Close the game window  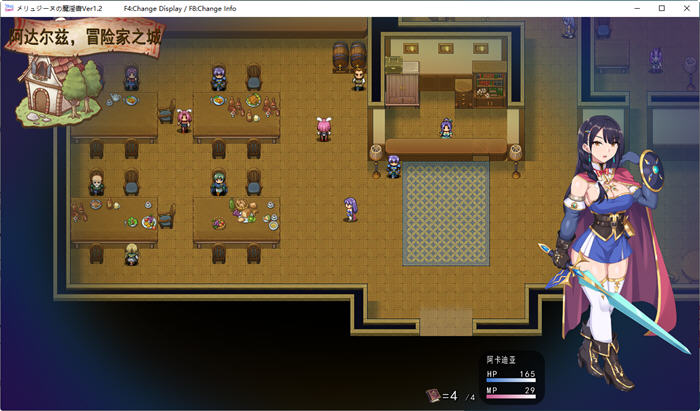click(x=685, y=8)
